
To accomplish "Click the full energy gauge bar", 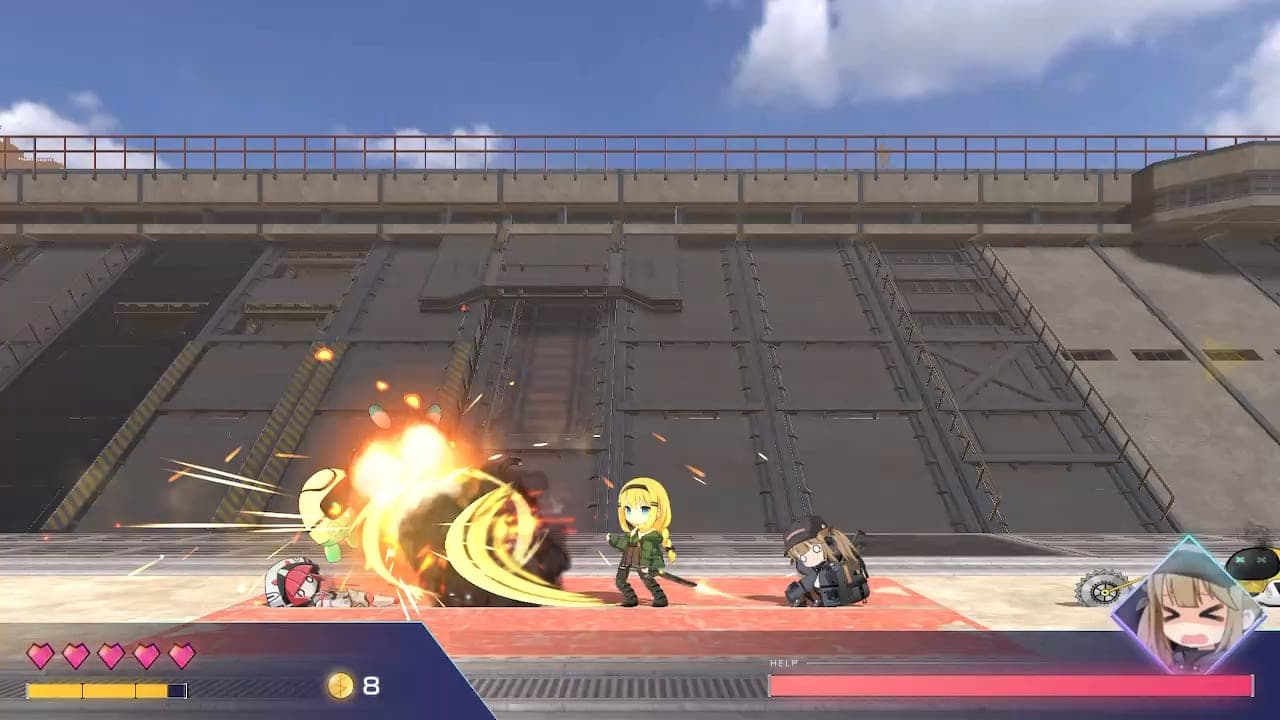I will (x=105, y=689).
